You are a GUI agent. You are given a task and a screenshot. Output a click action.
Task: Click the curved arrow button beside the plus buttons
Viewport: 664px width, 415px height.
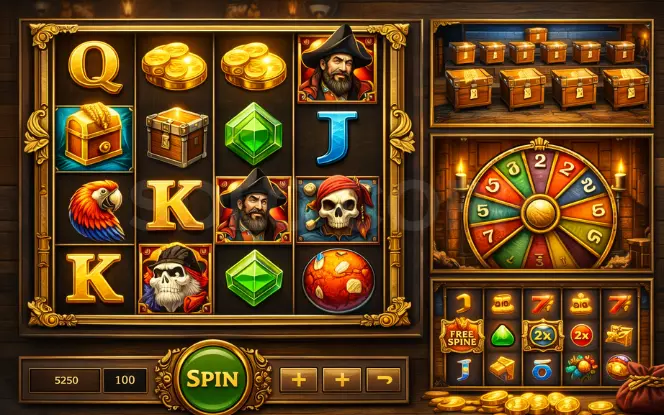(383, 379)
